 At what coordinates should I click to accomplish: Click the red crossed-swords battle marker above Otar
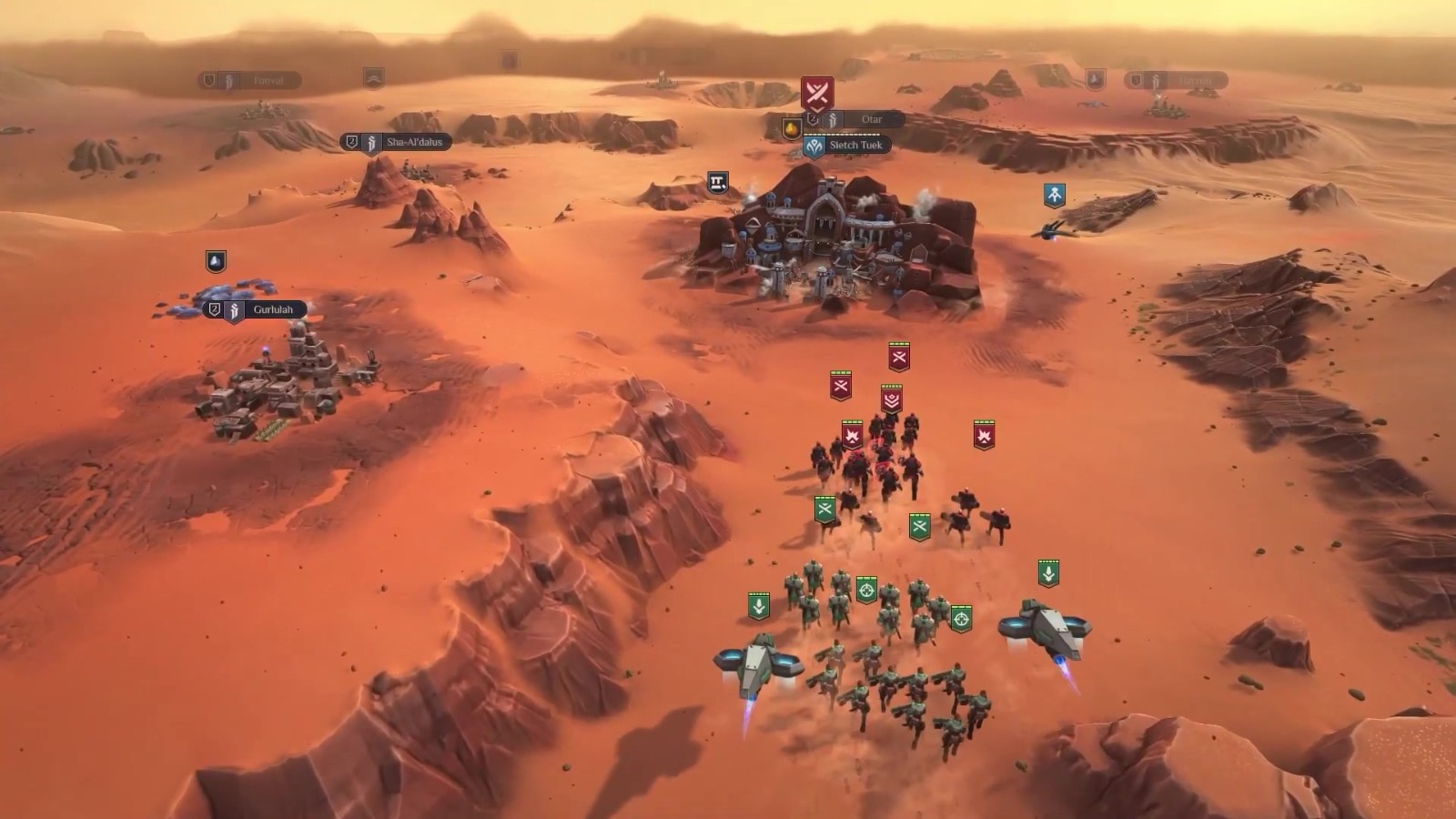coord(817,92)
